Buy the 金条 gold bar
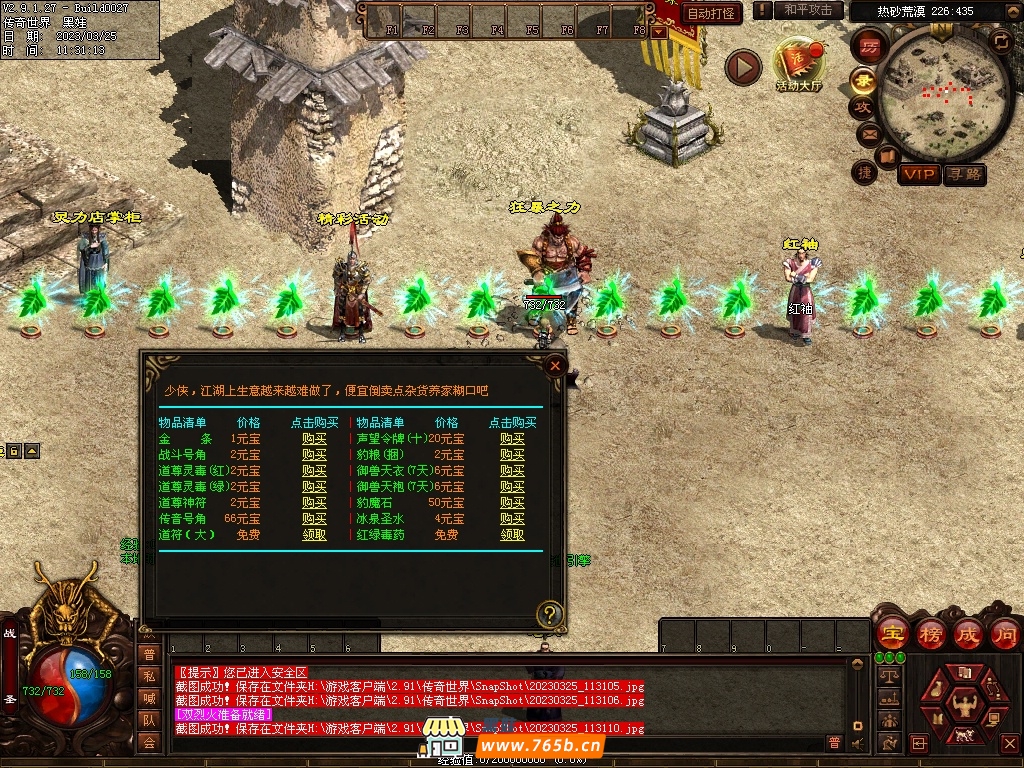Screen dimensions: 1024x768 (314, 439)
